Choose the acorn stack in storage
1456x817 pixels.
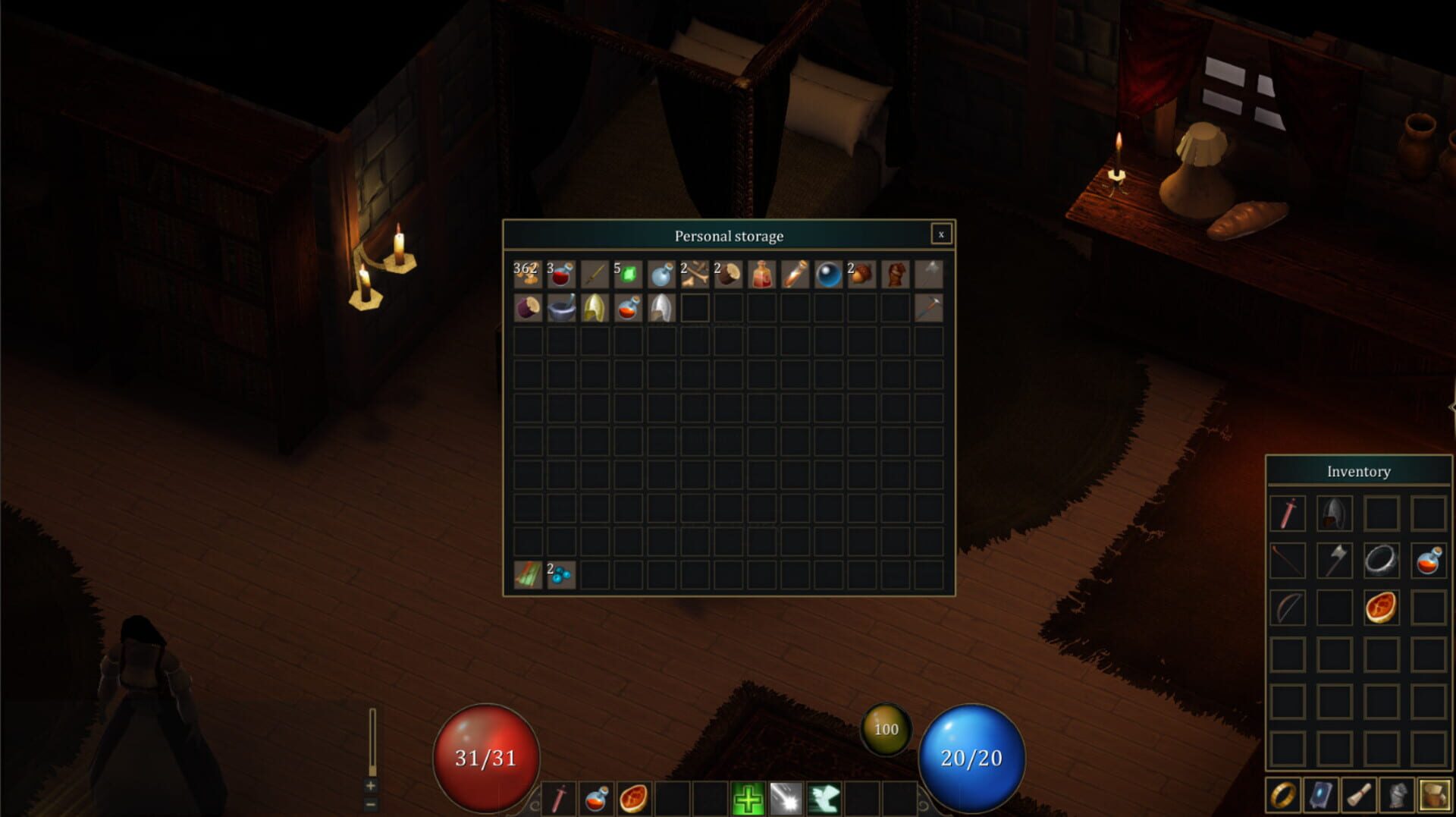[x=861, y=275]
